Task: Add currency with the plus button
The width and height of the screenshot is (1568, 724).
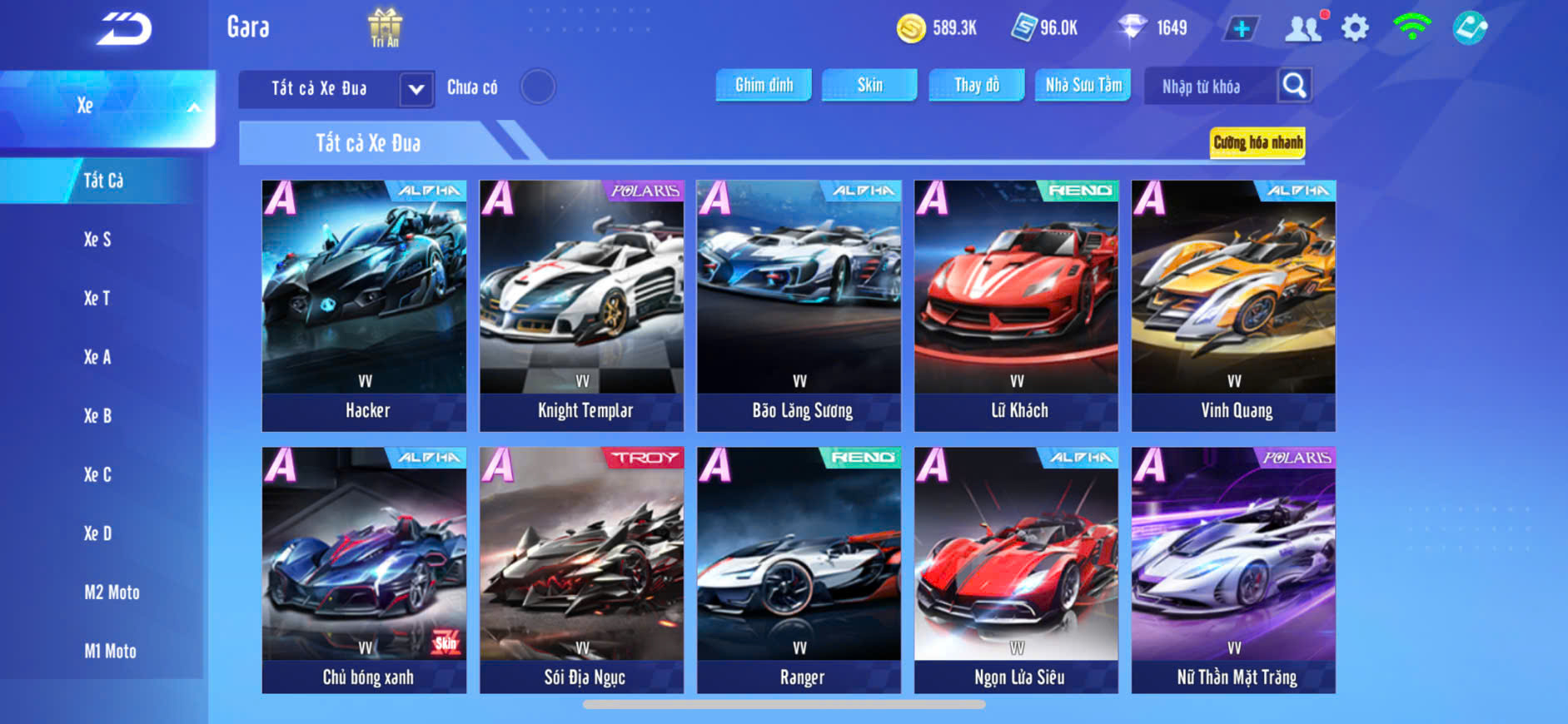Action: (1241, 28)
